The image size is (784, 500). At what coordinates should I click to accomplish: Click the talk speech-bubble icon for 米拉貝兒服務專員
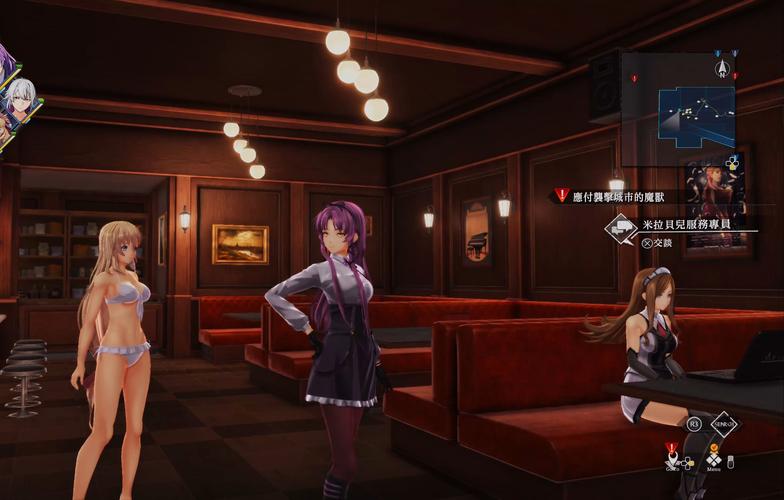(x=622, y=228)
